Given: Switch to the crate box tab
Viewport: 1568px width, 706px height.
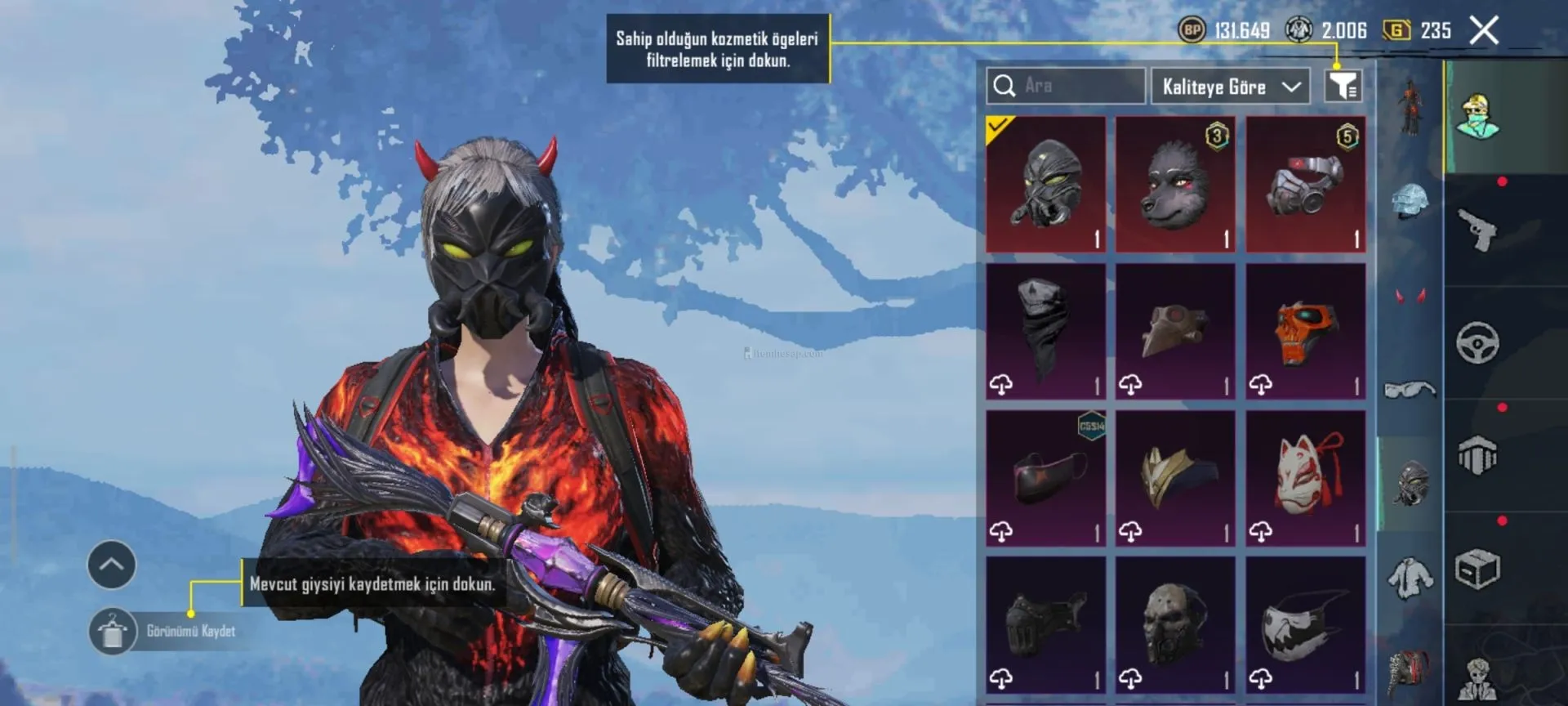Looking at the screenshot, I should pos(1477,570).
